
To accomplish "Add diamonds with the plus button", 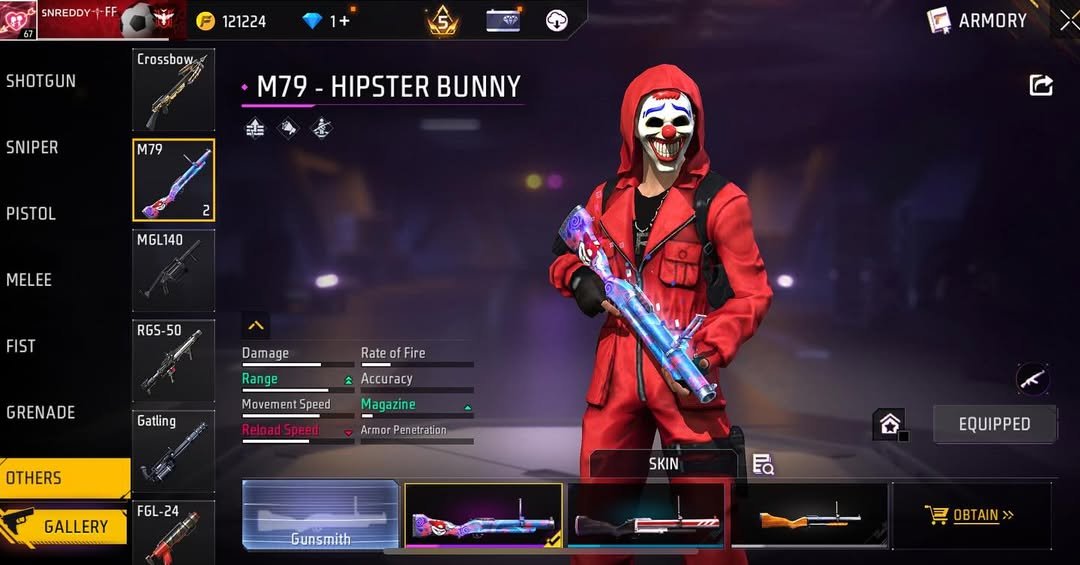I will pyautogui.click(x=345, y=21).
